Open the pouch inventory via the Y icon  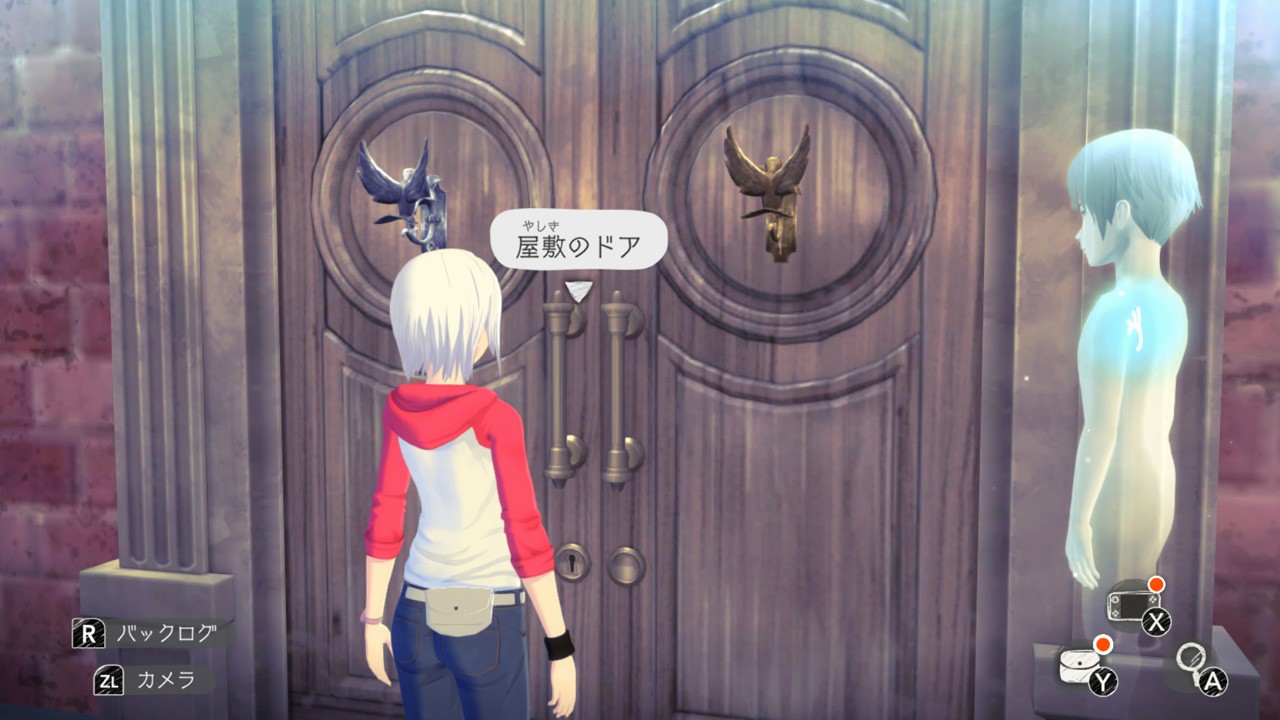tap(1104, 679)
